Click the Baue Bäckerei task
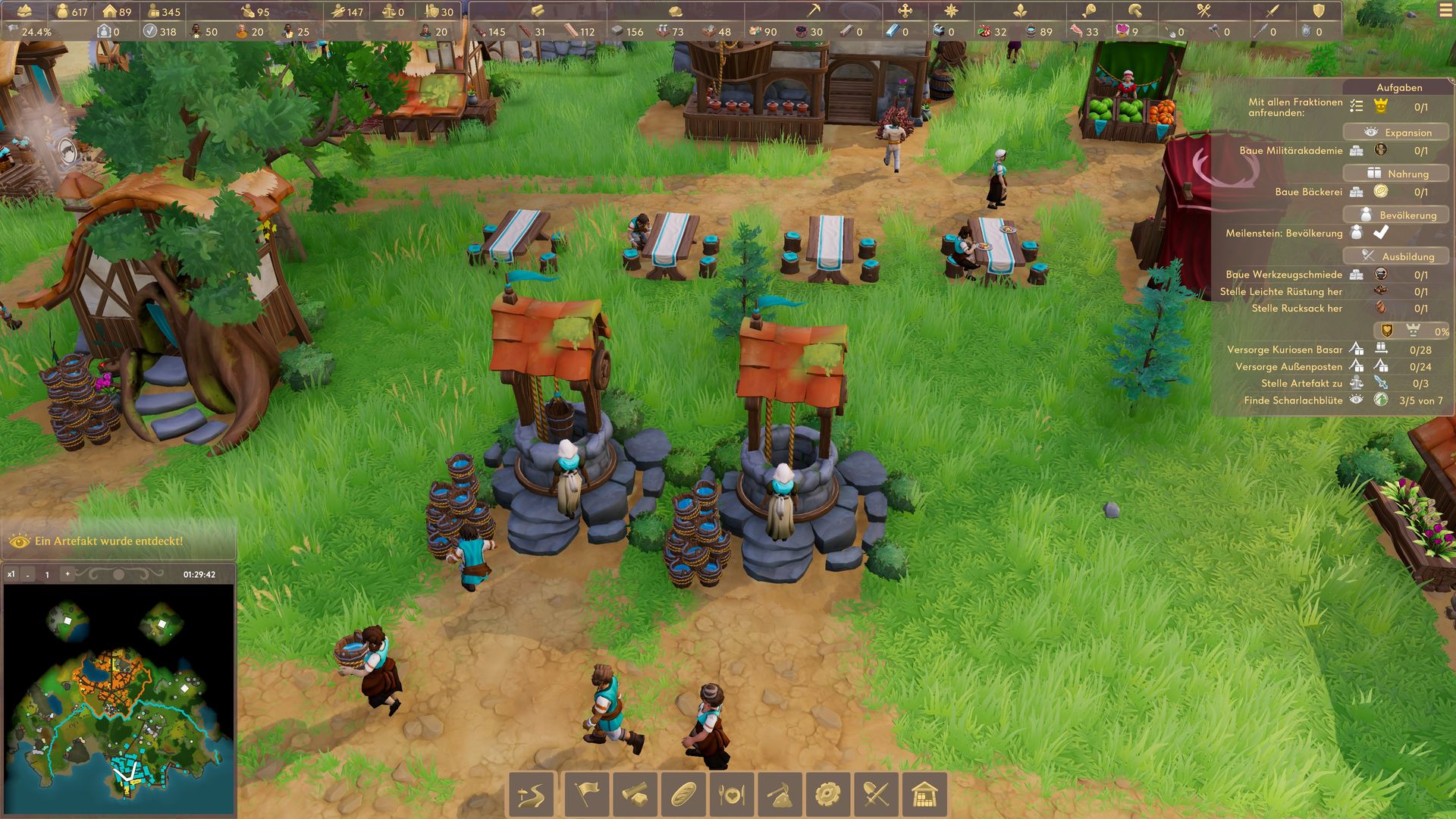 (1308, 192)
